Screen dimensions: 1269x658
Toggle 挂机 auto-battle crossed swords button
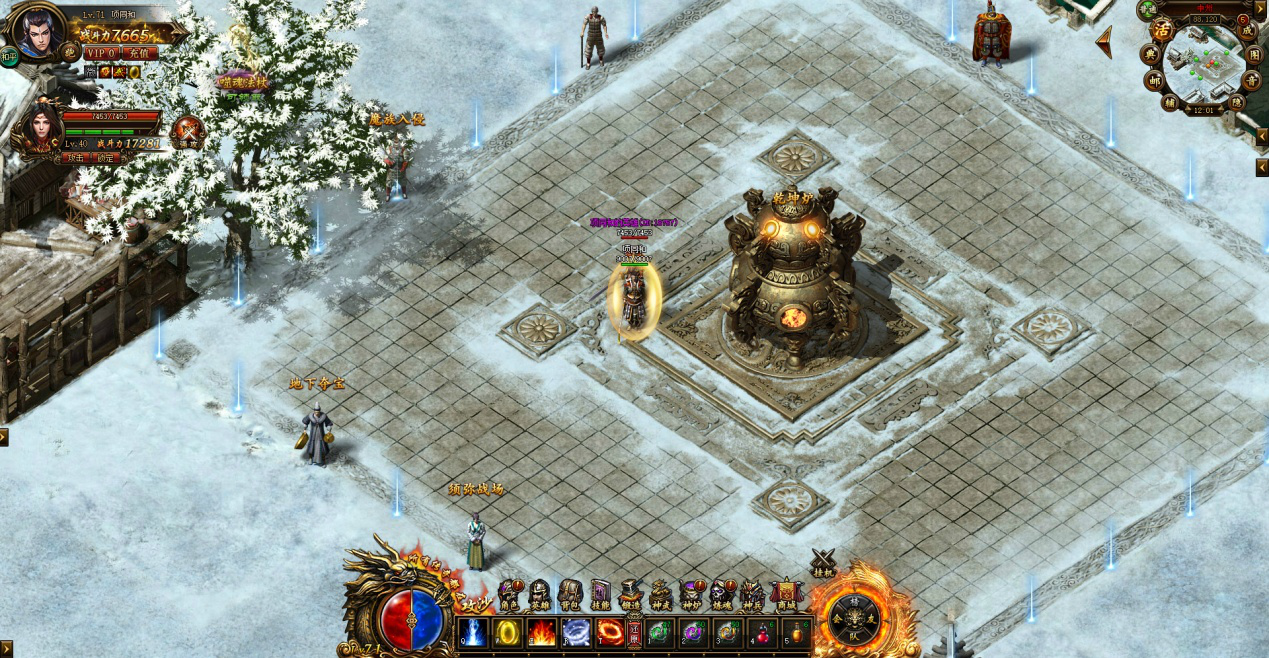pos(823,564)
